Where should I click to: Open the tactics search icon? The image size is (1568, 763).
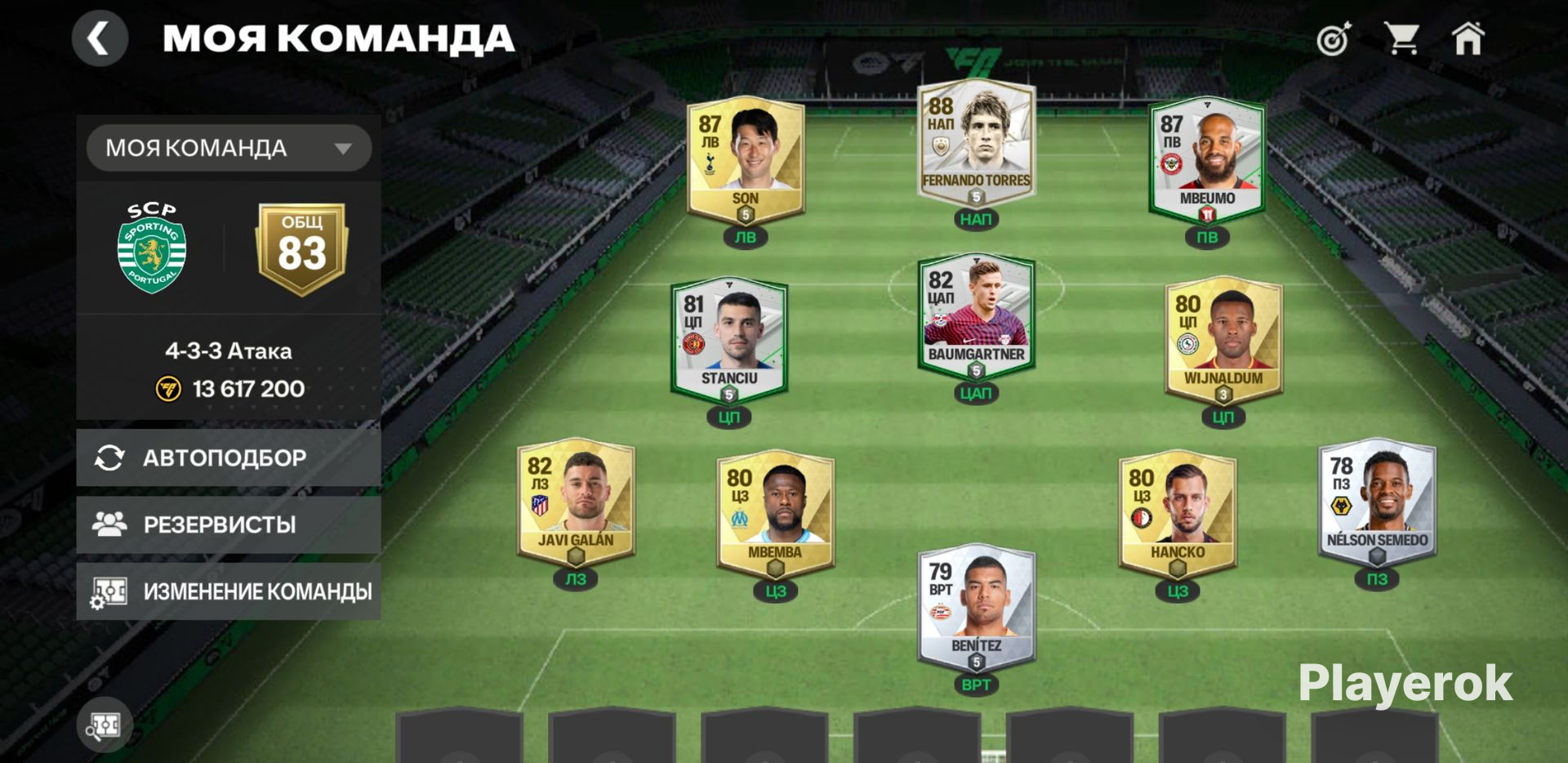[x=105, y=725]
